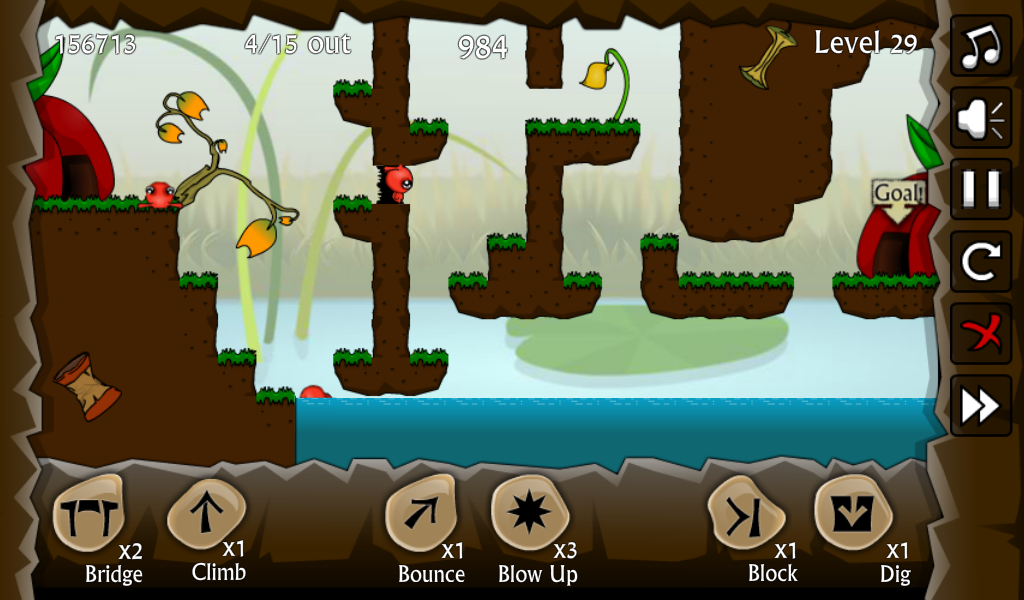Image resolution: width=1024 pixels, height=600 pixels.
Task: Toggle sound effects speaker button
Action: coord(980,118)
